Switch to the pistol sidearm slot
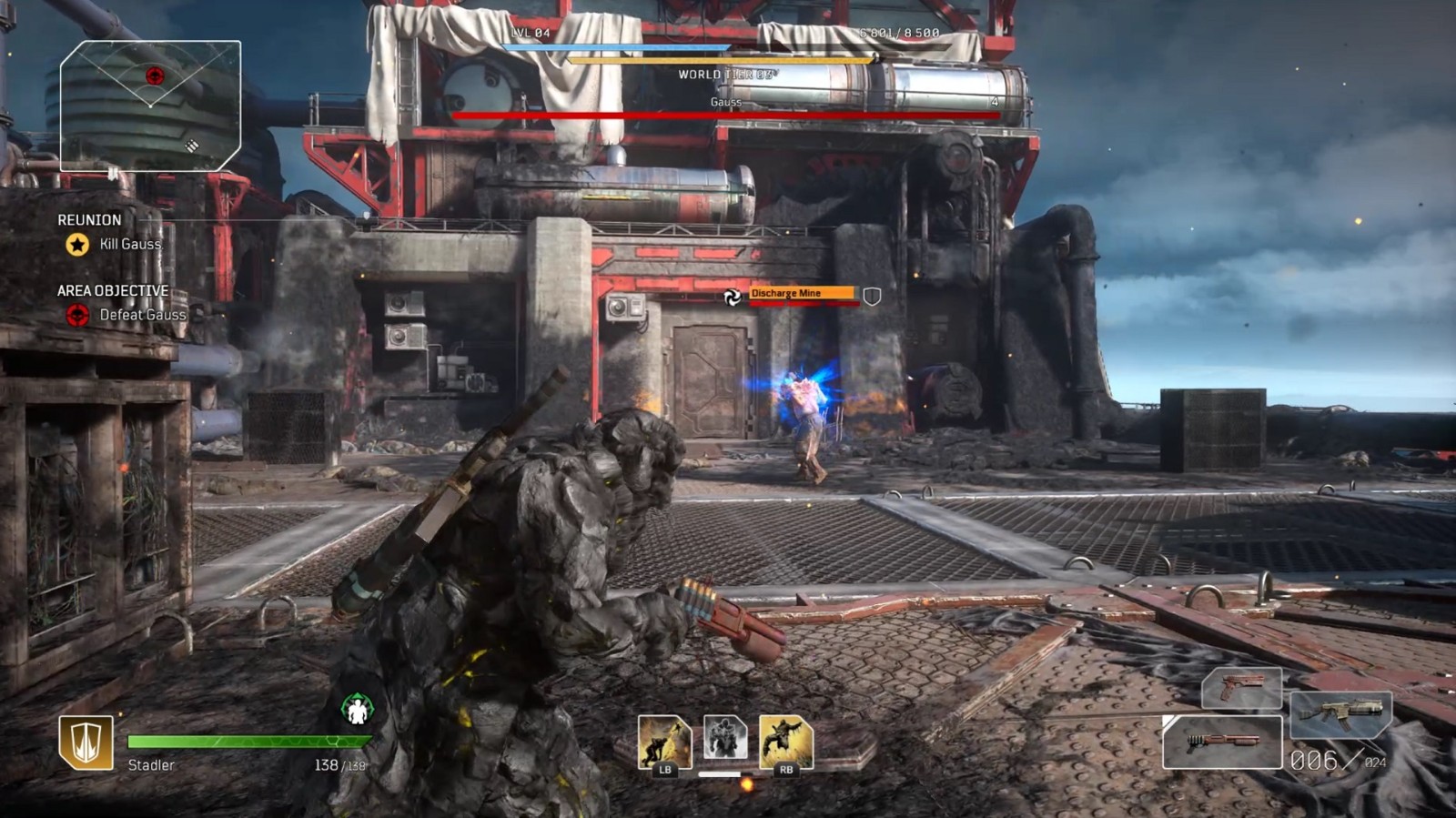Viewport: 1456px width, 818px height. pos(1241,688)
